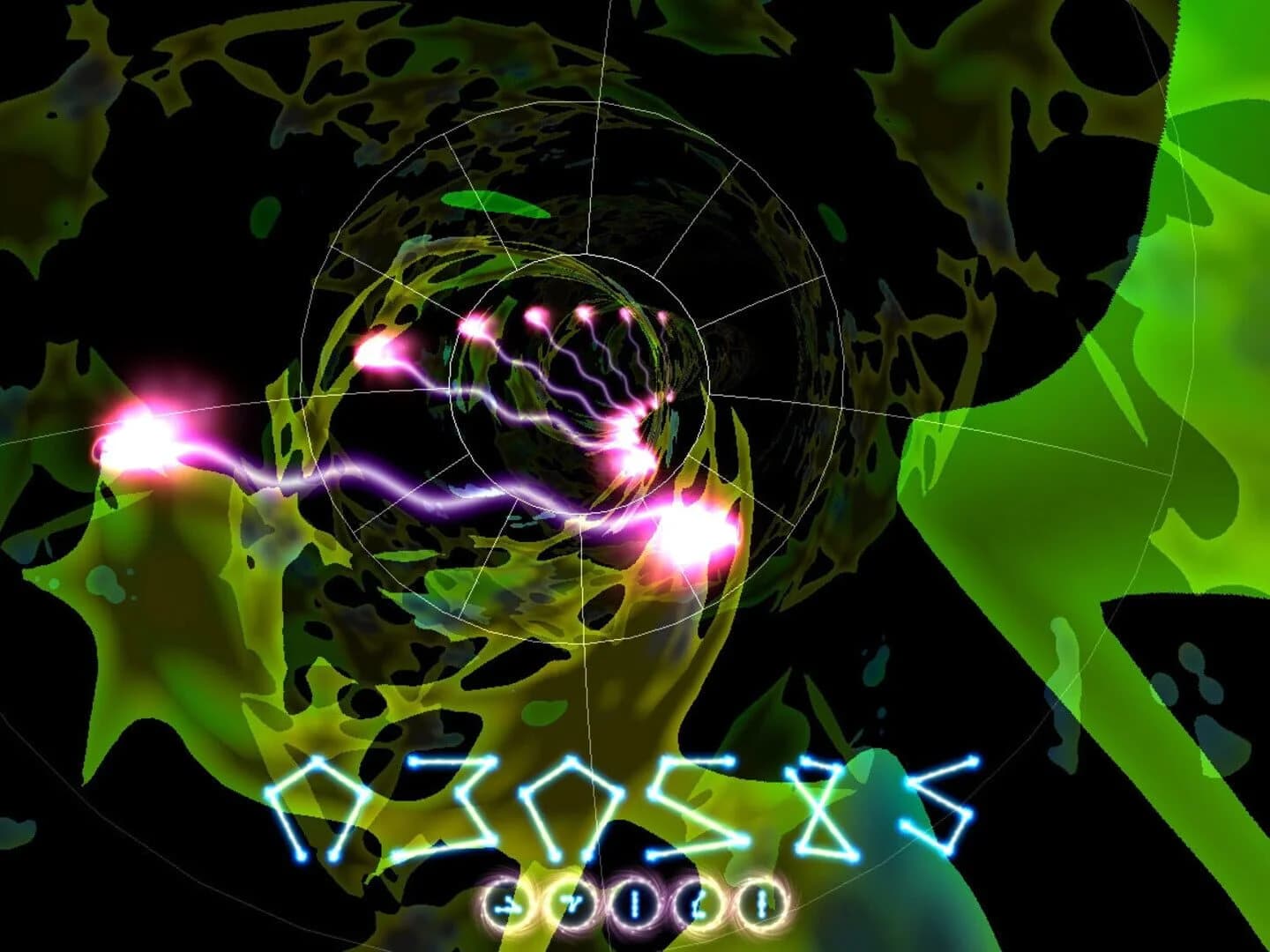Click the dark vortex at the tunnel's center

(x=754, y=348)
